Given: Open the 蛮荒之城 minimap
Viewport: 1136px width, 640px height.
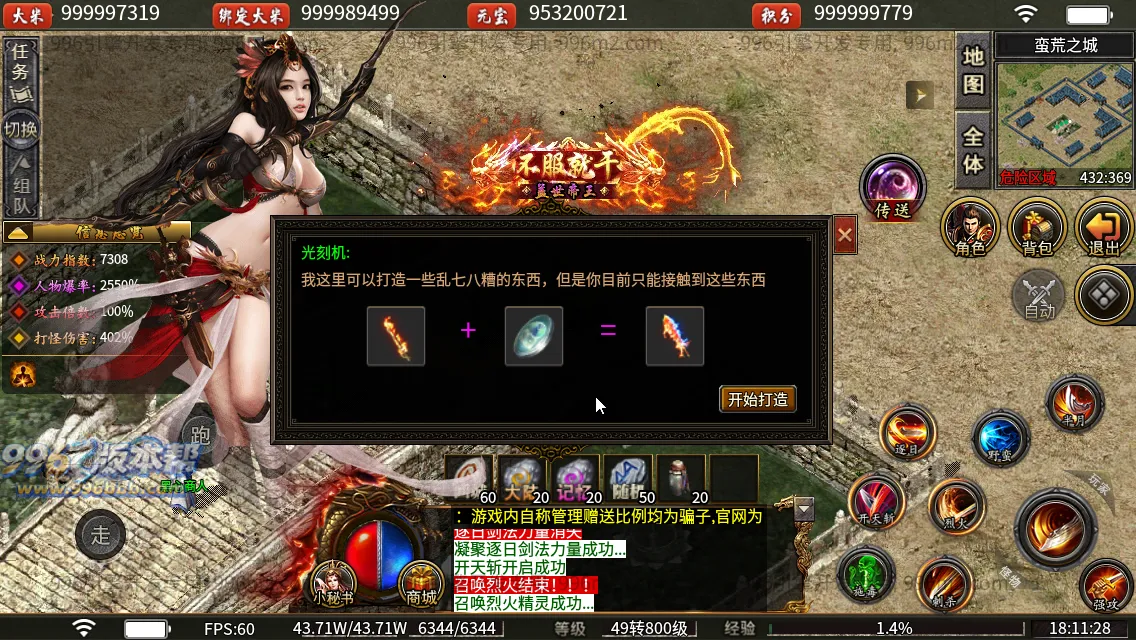Looking at the screenshot, I should coord(1064,122).
